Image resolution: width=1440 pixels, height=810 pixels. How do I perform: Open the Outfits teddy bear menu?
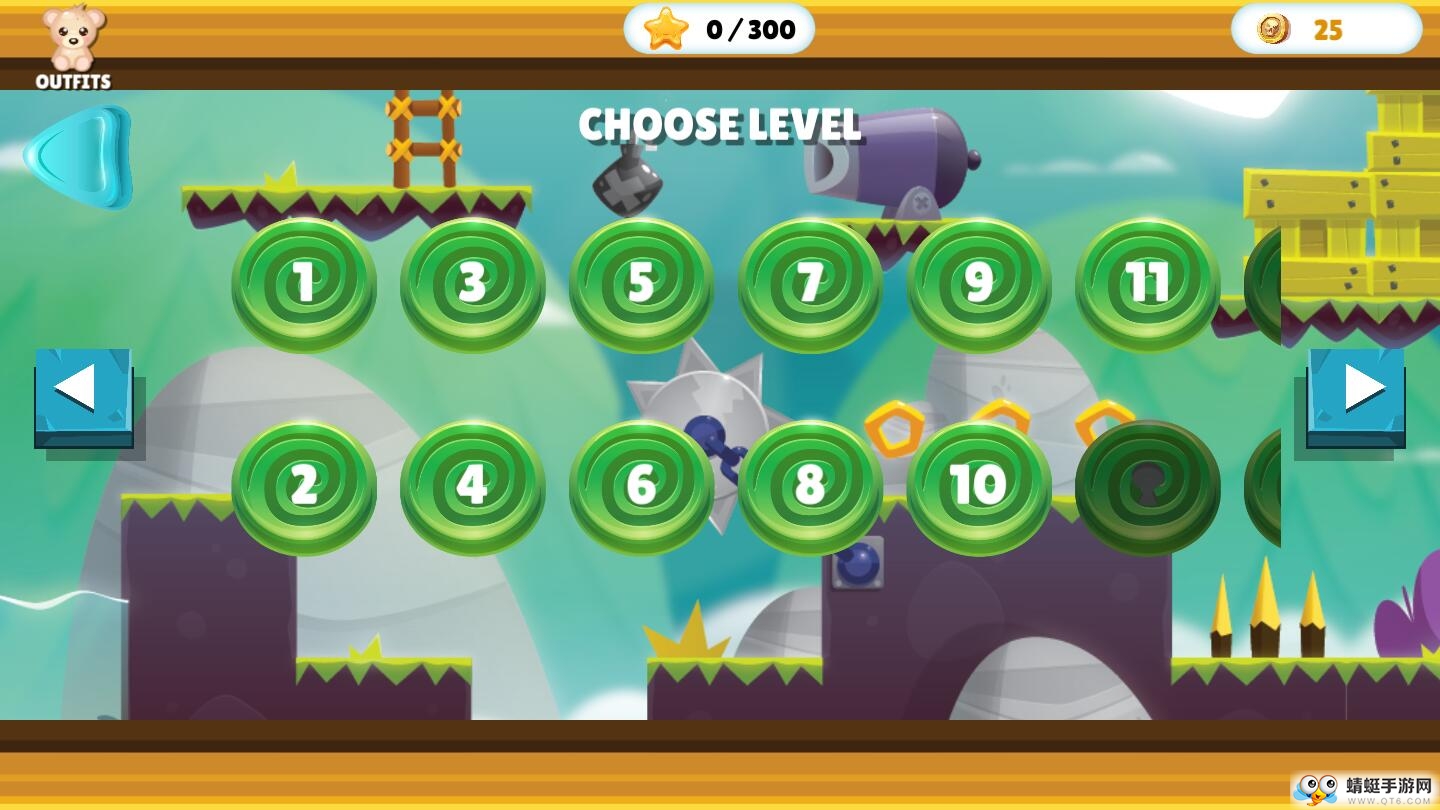pyautogui.click(x=73, y=45)
